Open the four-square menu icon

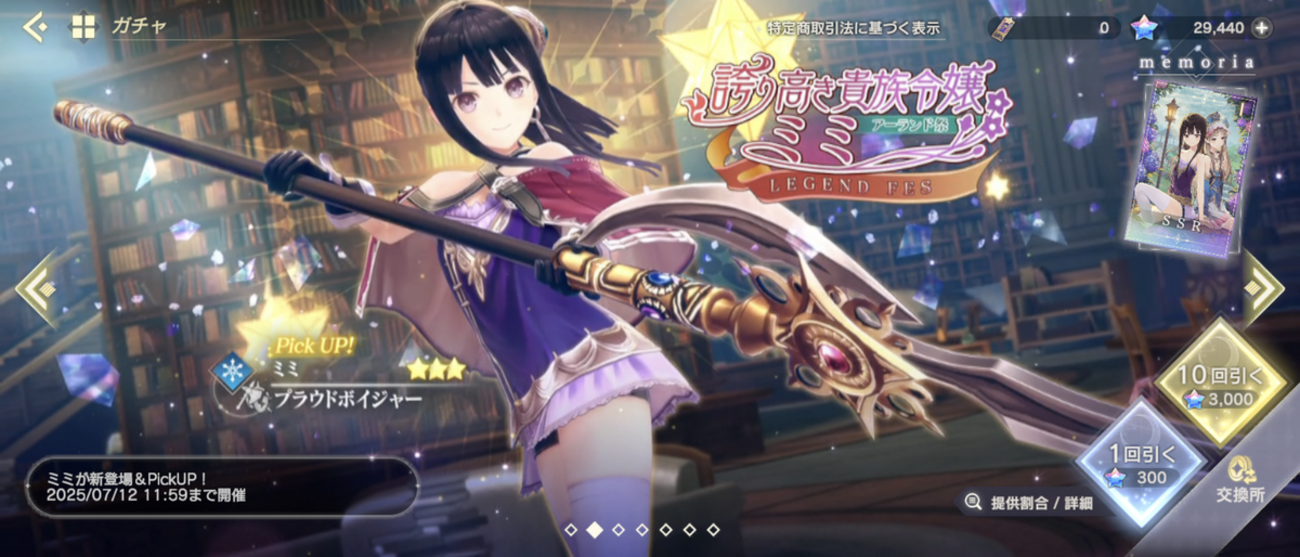pos(83,28)
